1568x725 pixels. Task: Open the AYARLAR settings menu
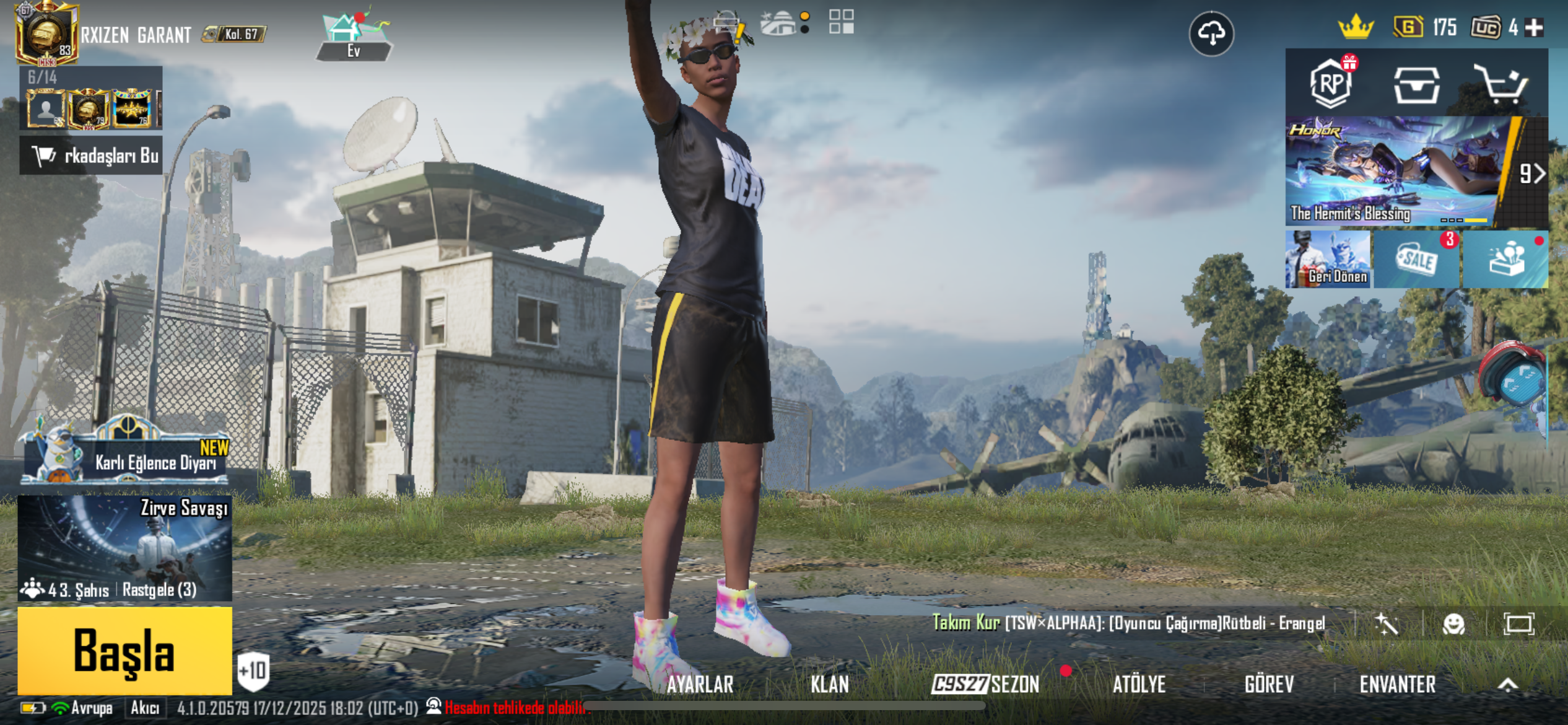(700, 684)
